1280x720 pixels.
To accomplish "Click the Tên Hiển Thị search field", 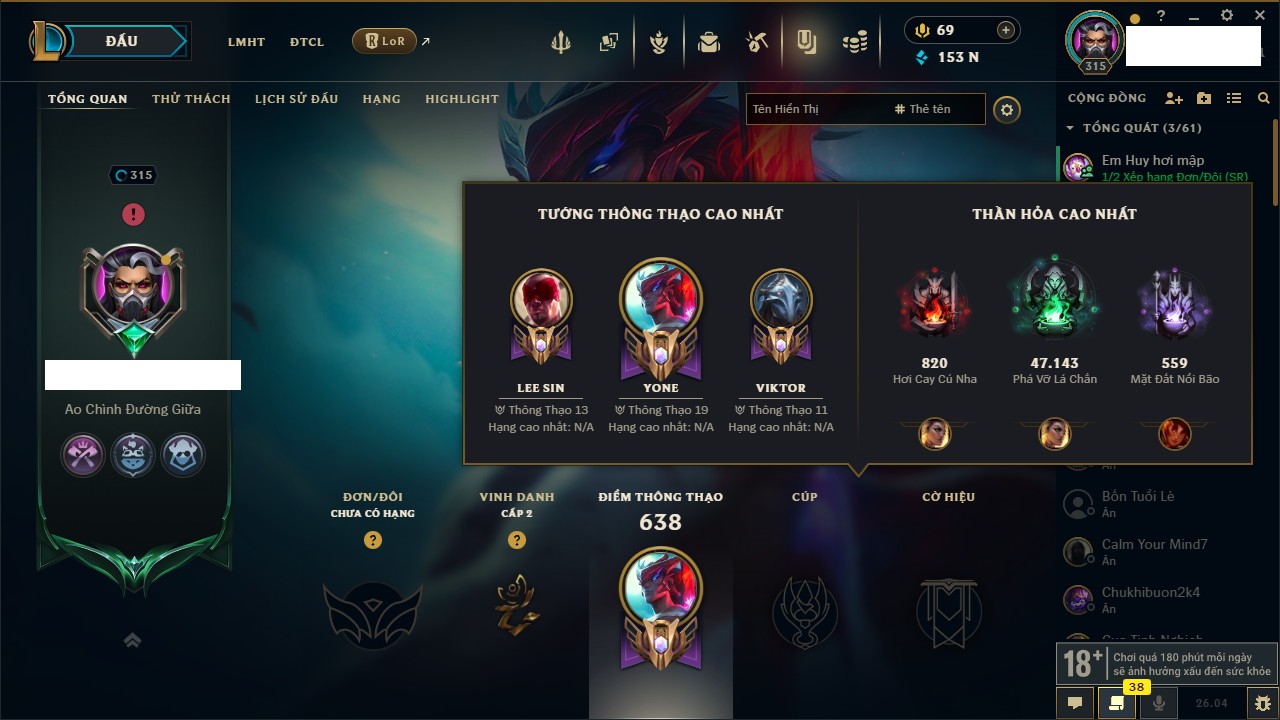I will tap(815, 109).
